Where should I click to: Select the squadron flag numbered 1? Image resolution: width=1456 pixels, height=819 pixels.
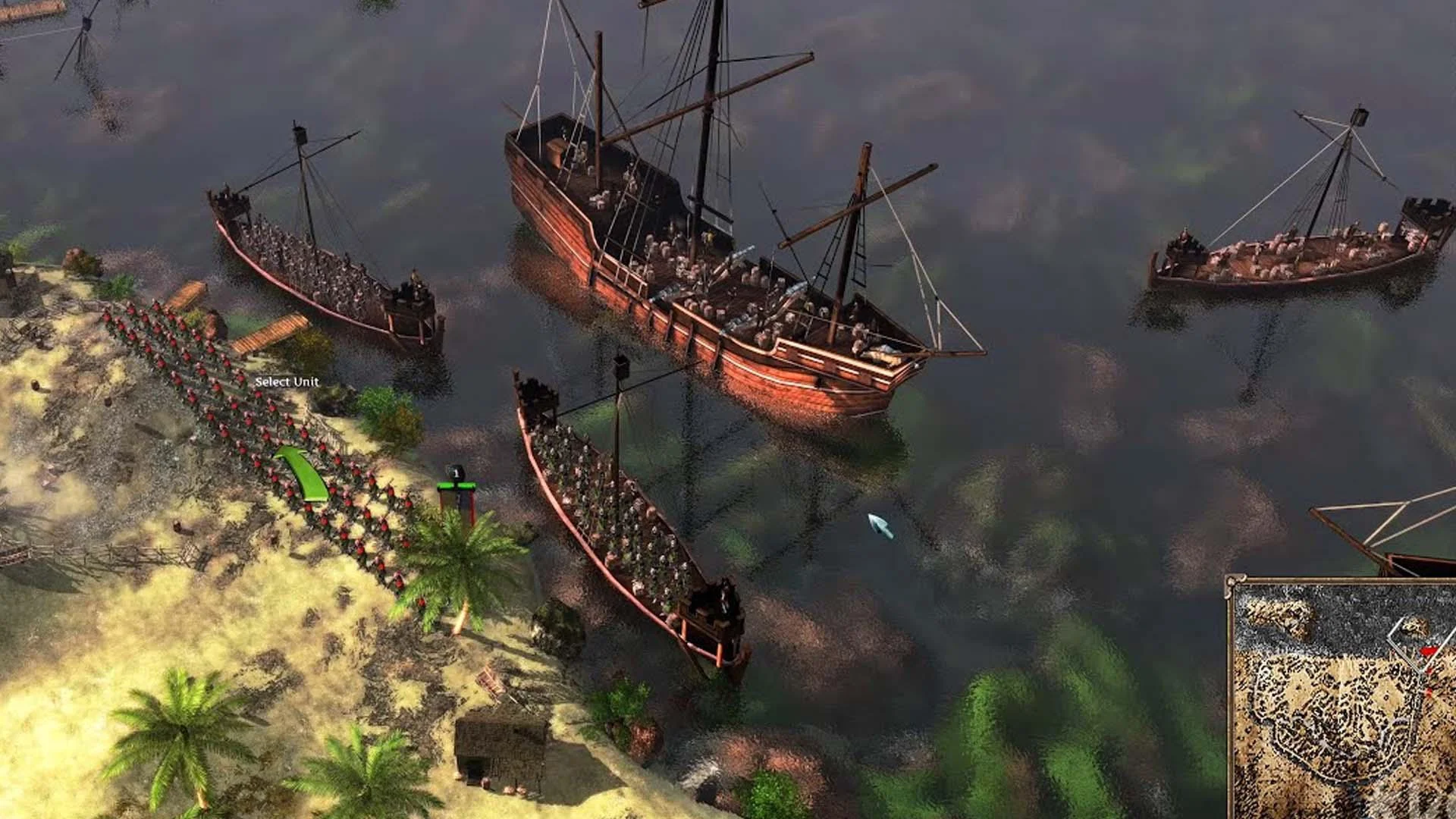(455, 473)
